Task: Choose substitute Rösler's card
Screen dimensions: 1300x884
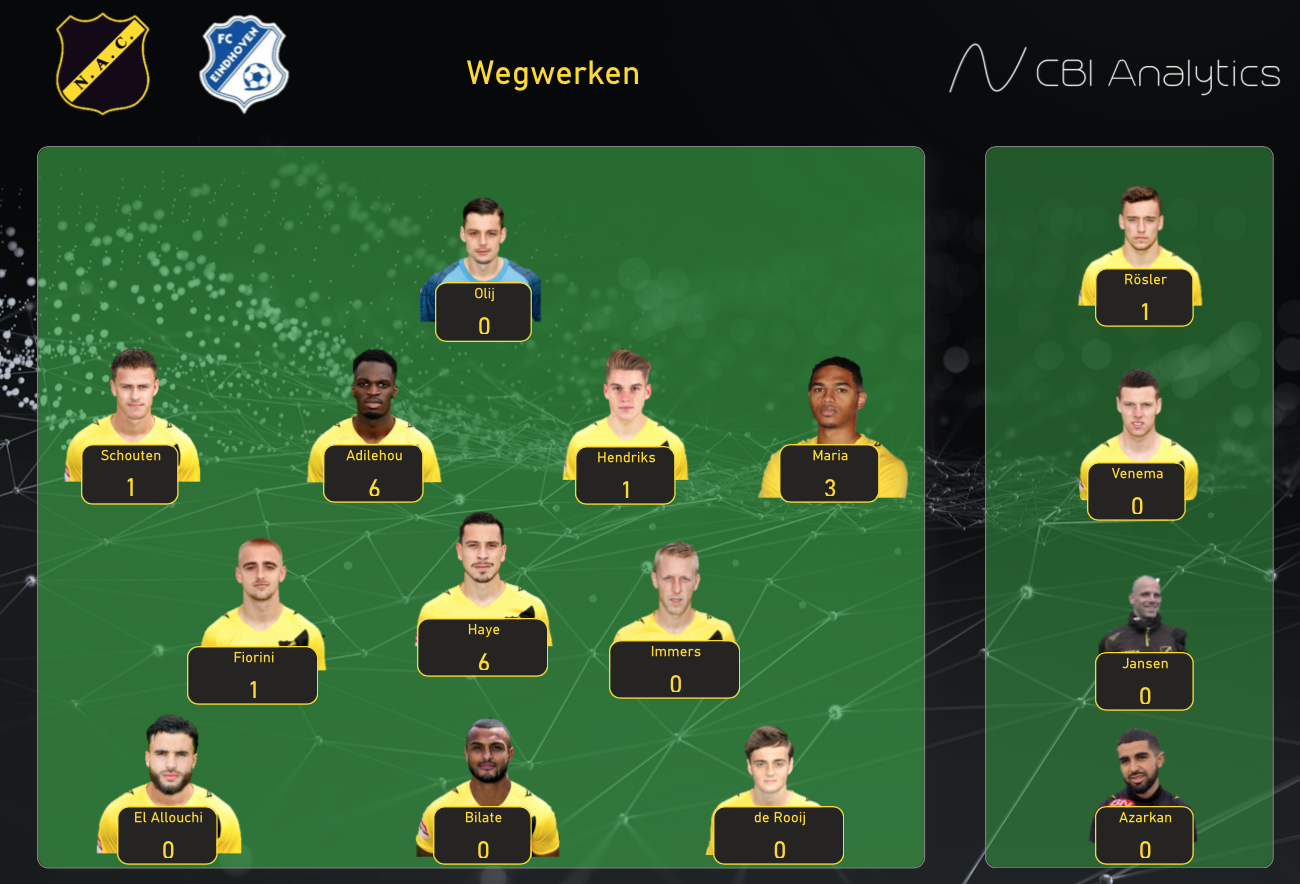Action: [1145, 298]
